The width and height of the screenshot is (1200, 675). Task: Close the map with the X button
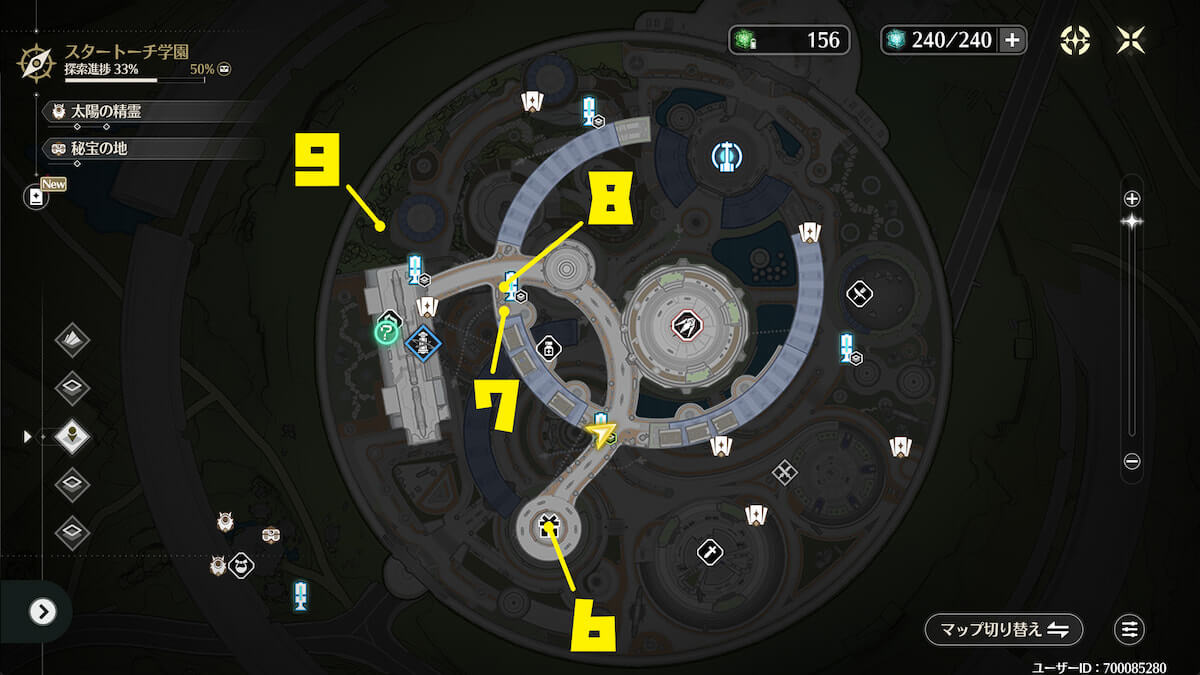1131,40
